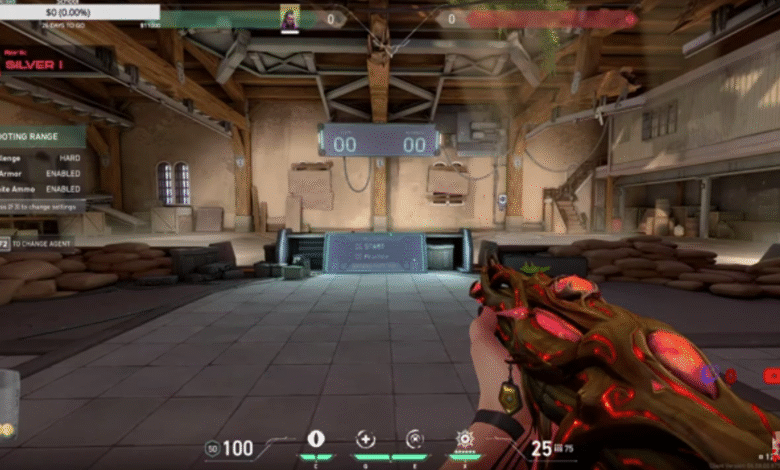Use the circled plus ability icon

[x=365, y=439]
